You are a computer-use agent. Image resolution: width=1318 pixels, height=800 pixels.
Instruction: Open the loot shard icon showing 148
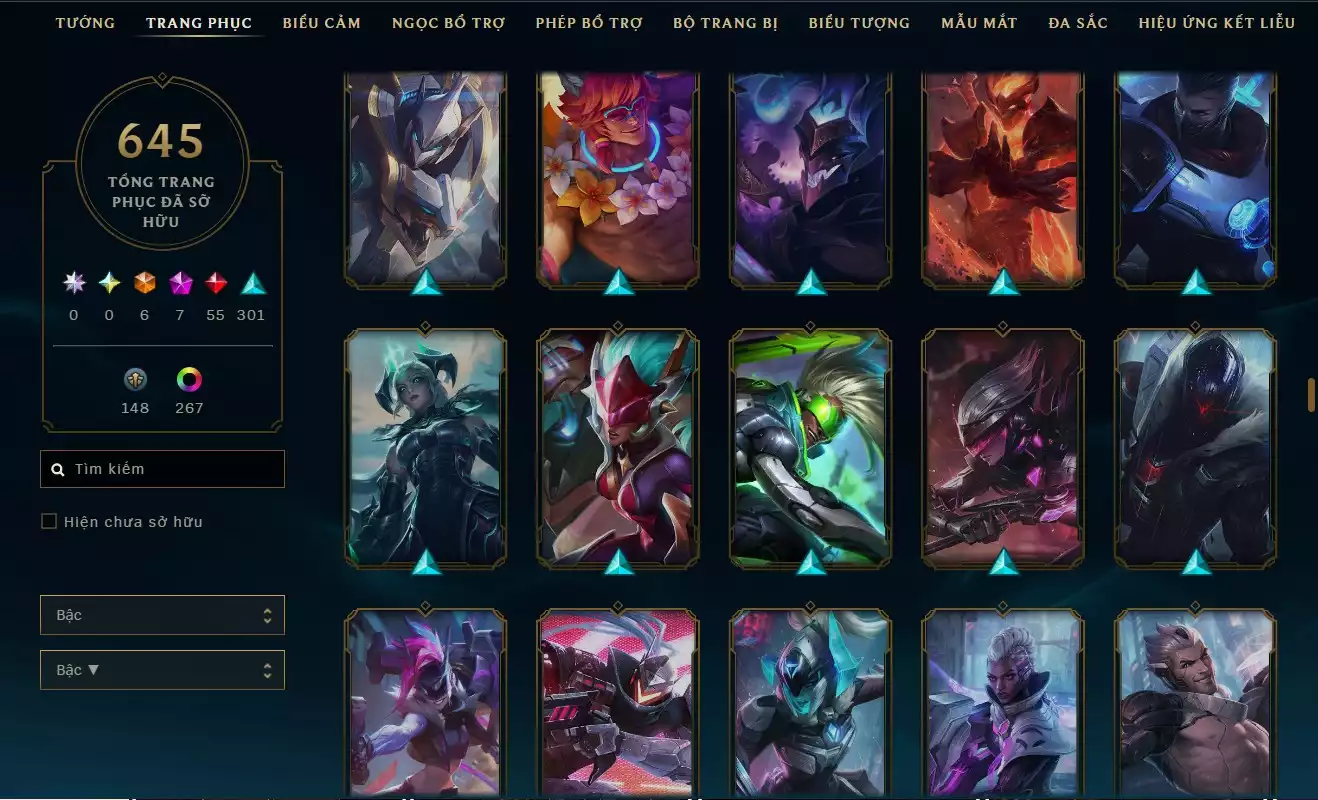pyautogui.click(x=135, y=380)
